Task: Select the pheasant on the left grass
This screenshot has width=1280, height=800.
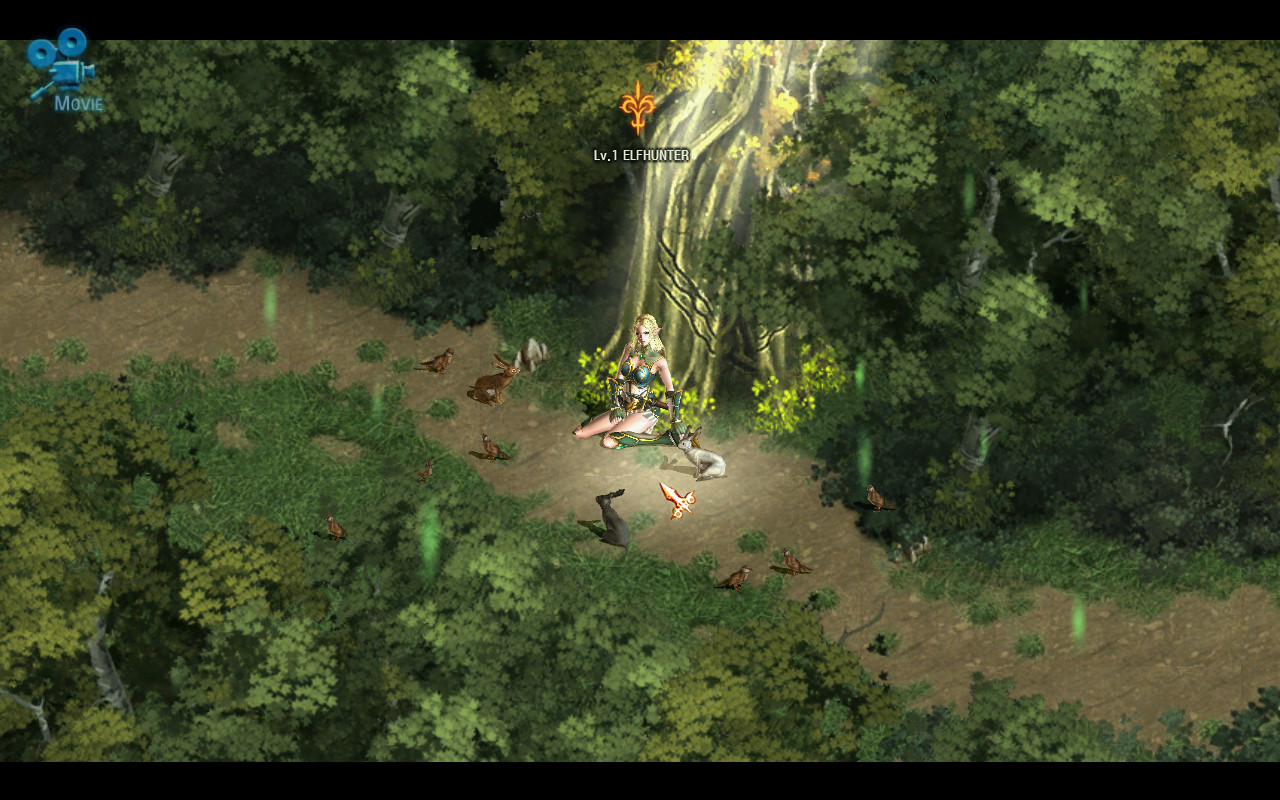Action: [x=490, y=450]
